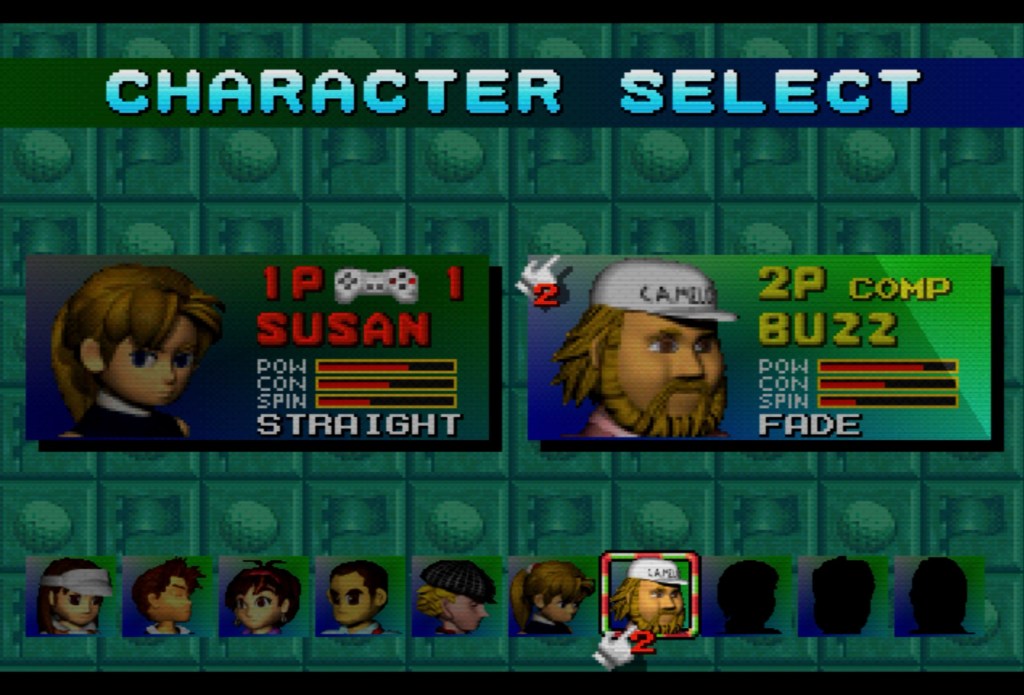The height and width of the screenshot is (695, 1024).
Task: Pick the dark-haired girl with pigtails
Action: click(x=262, y=597)
